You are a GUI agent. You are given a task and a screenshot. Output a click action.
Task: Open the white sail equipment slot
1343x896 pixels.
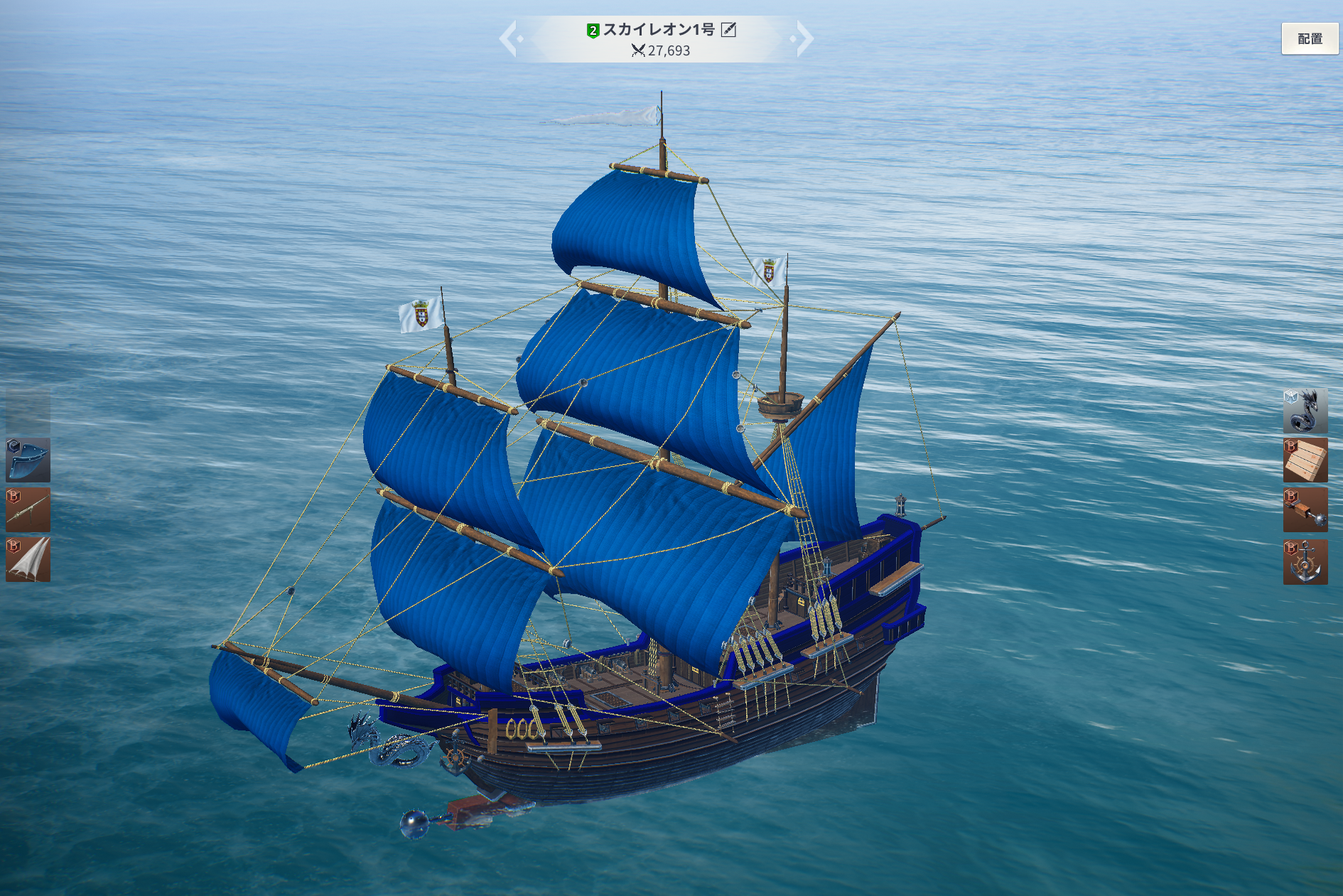coord(28,559)
